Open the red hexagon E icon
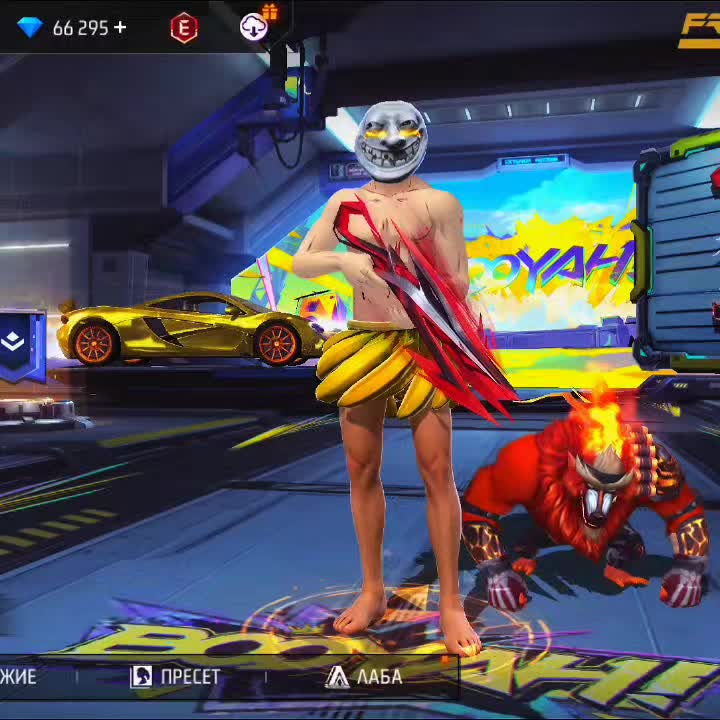 [x=184, y=28]
